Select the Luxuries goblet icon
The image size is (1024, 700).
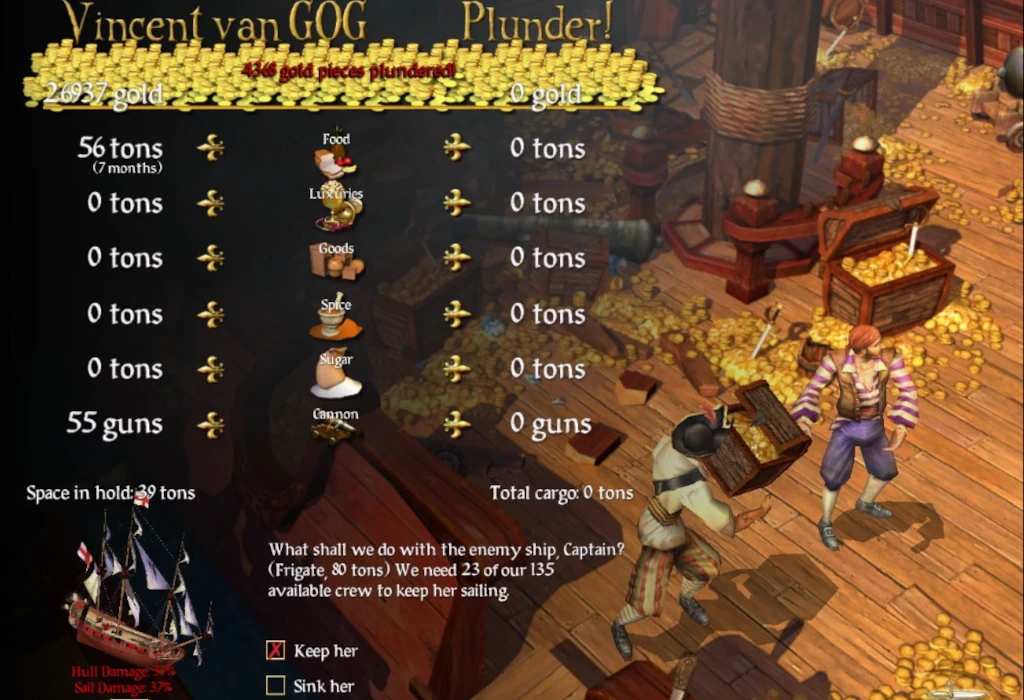coord(337,212)
